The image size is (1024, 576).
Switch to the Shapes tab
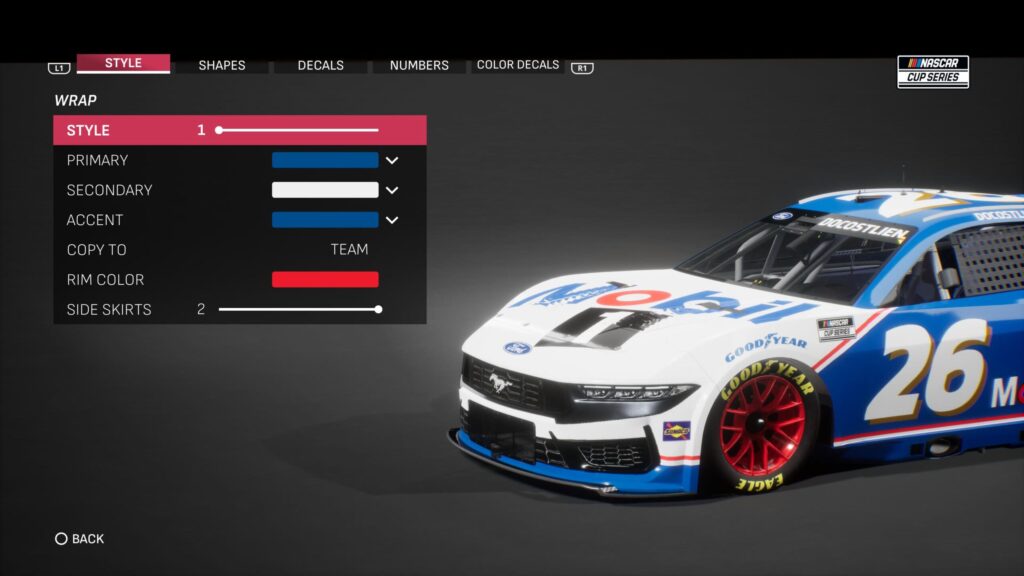point(222,65)
